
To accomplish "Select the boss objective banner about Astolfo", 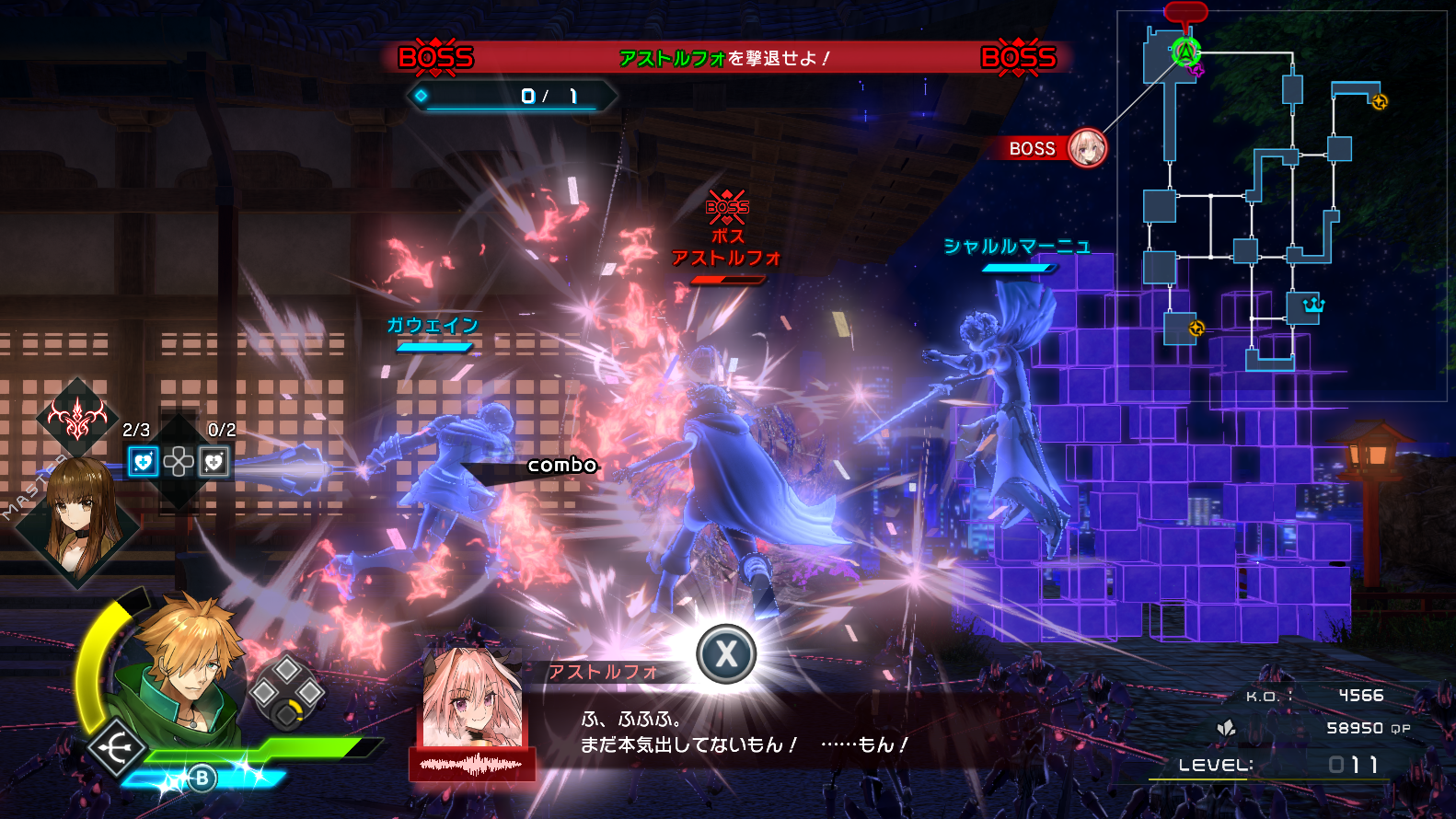I will click(x=726, y=58).
